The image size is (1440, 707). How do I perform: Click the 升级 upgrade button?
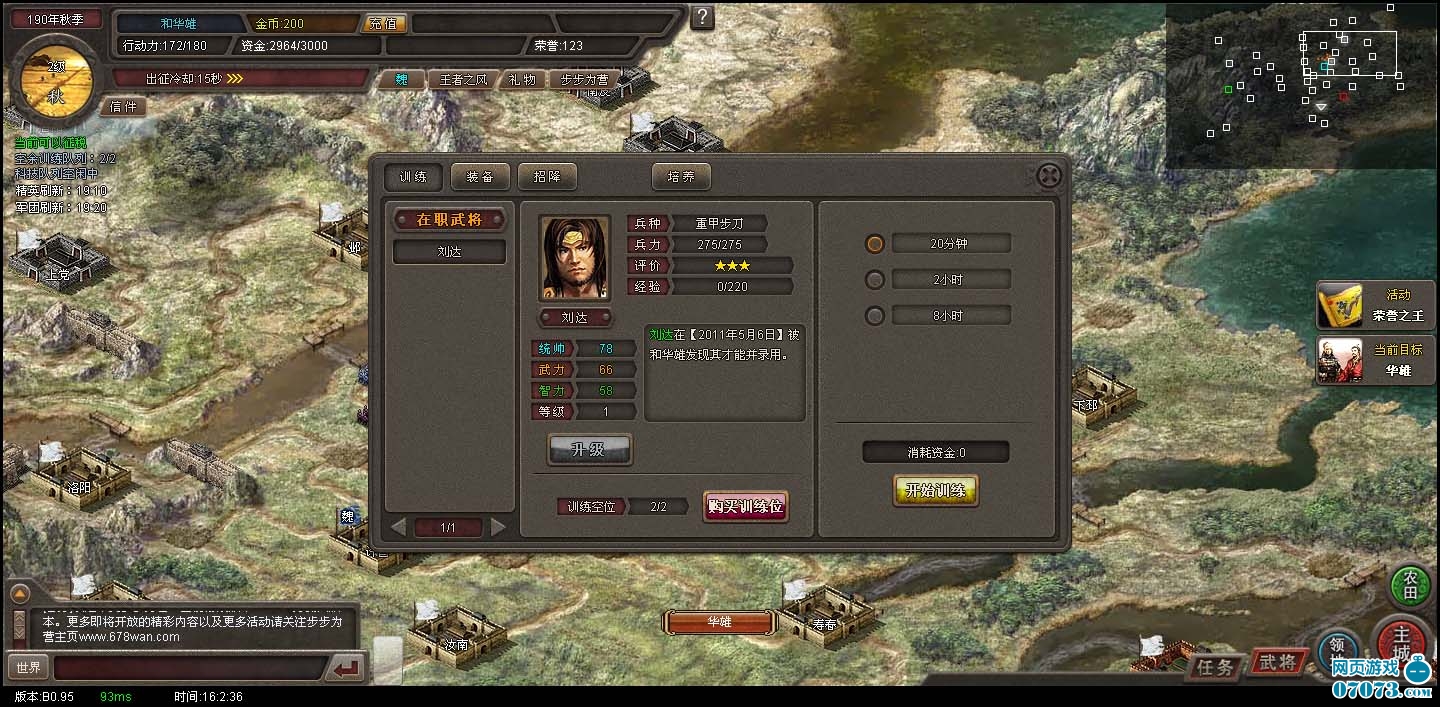[589, 450]
